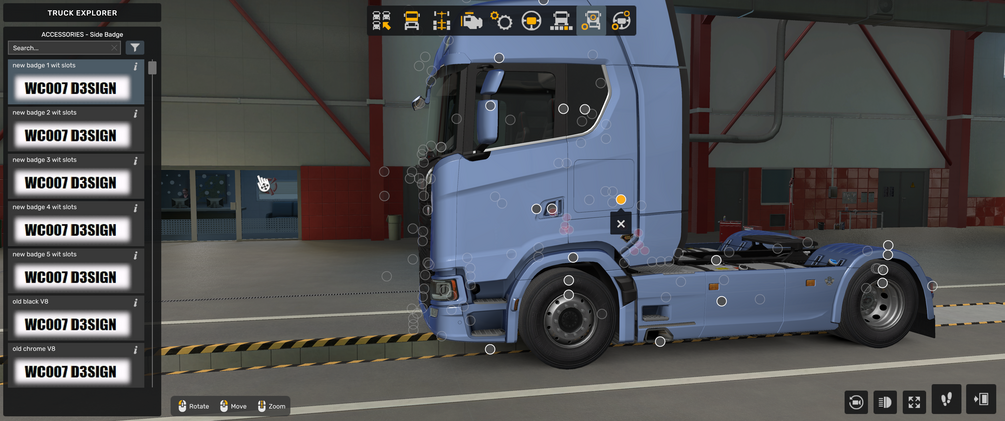
Task: Toggle the truck headlights button
Action: pos(885,402)
